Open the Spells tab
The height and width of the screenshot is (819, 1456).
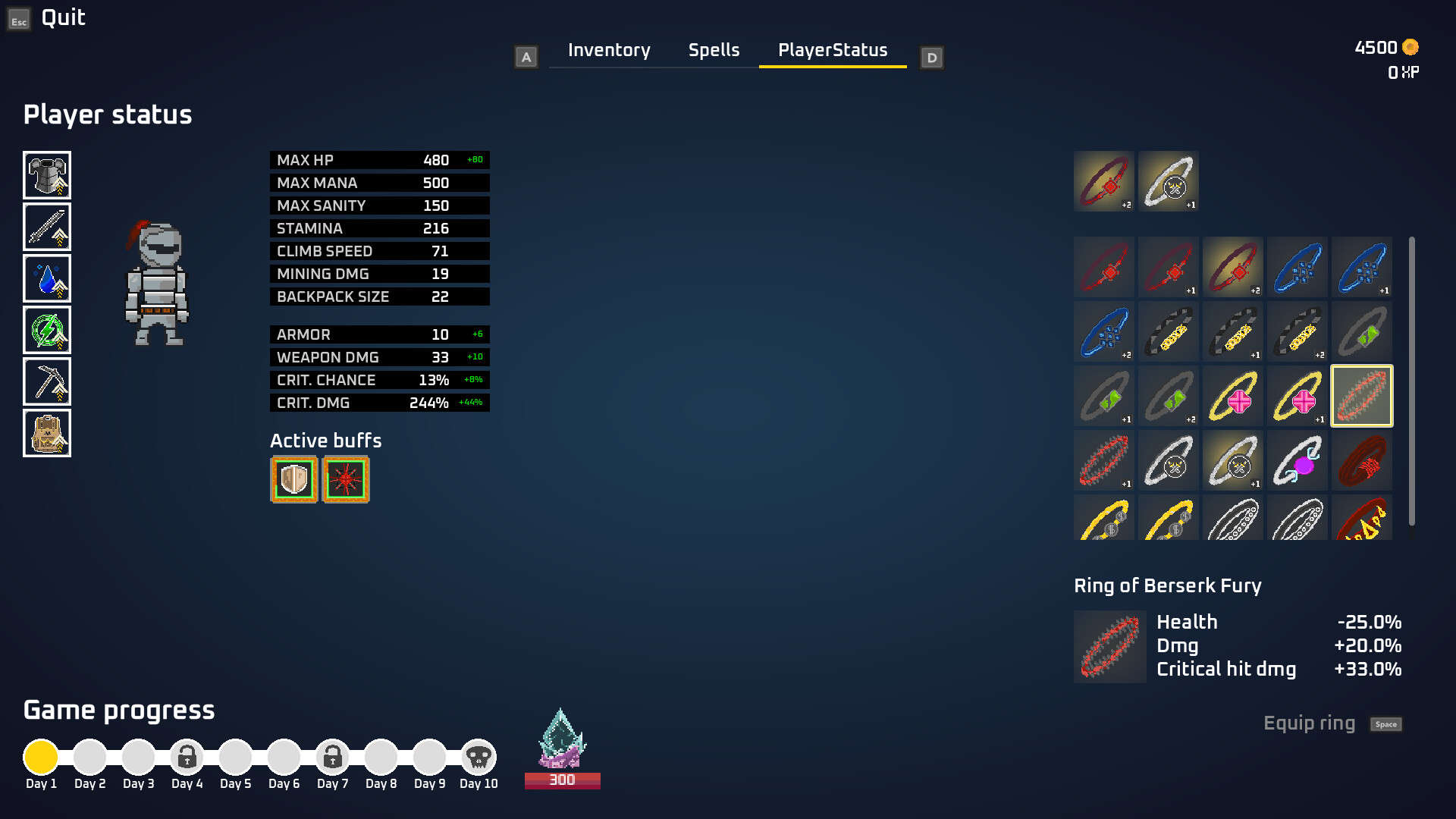(714, 50)
